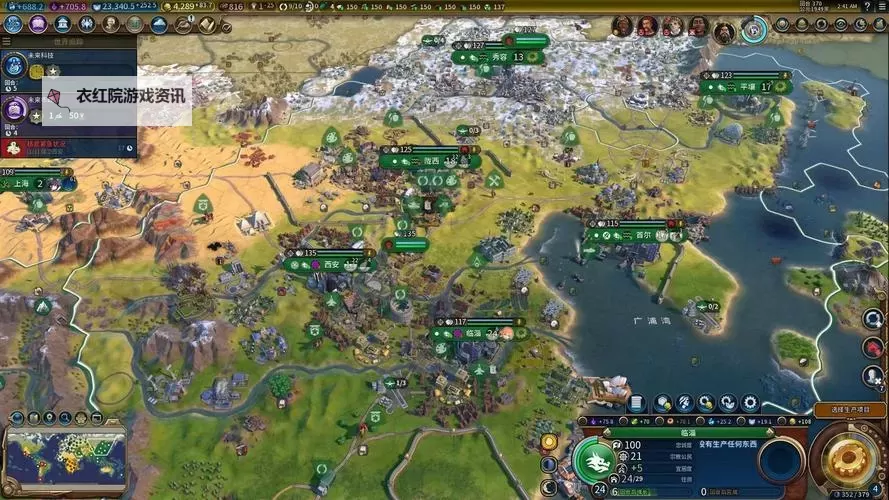Open the city details list icon
Image resolution: width=889 pixels, height=500 pixels.
point(636,403)
